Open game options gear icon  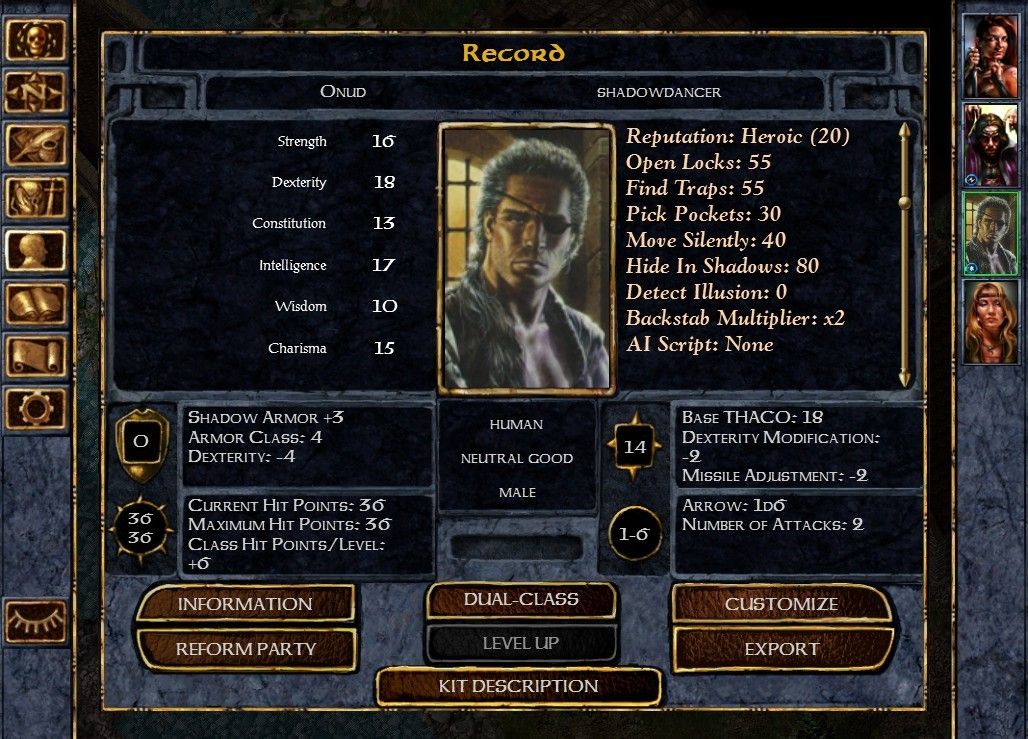[36, 409]
